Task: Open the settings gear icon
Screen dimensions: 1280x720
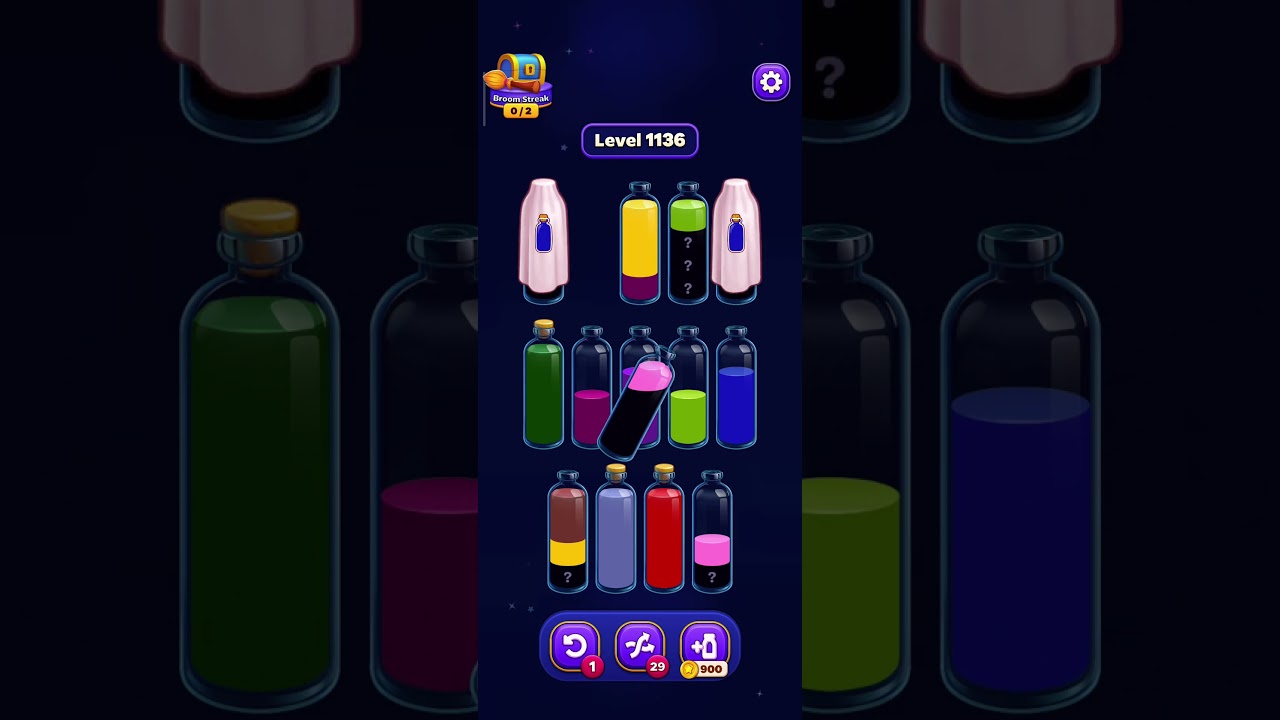Action: tap(770, 81)
